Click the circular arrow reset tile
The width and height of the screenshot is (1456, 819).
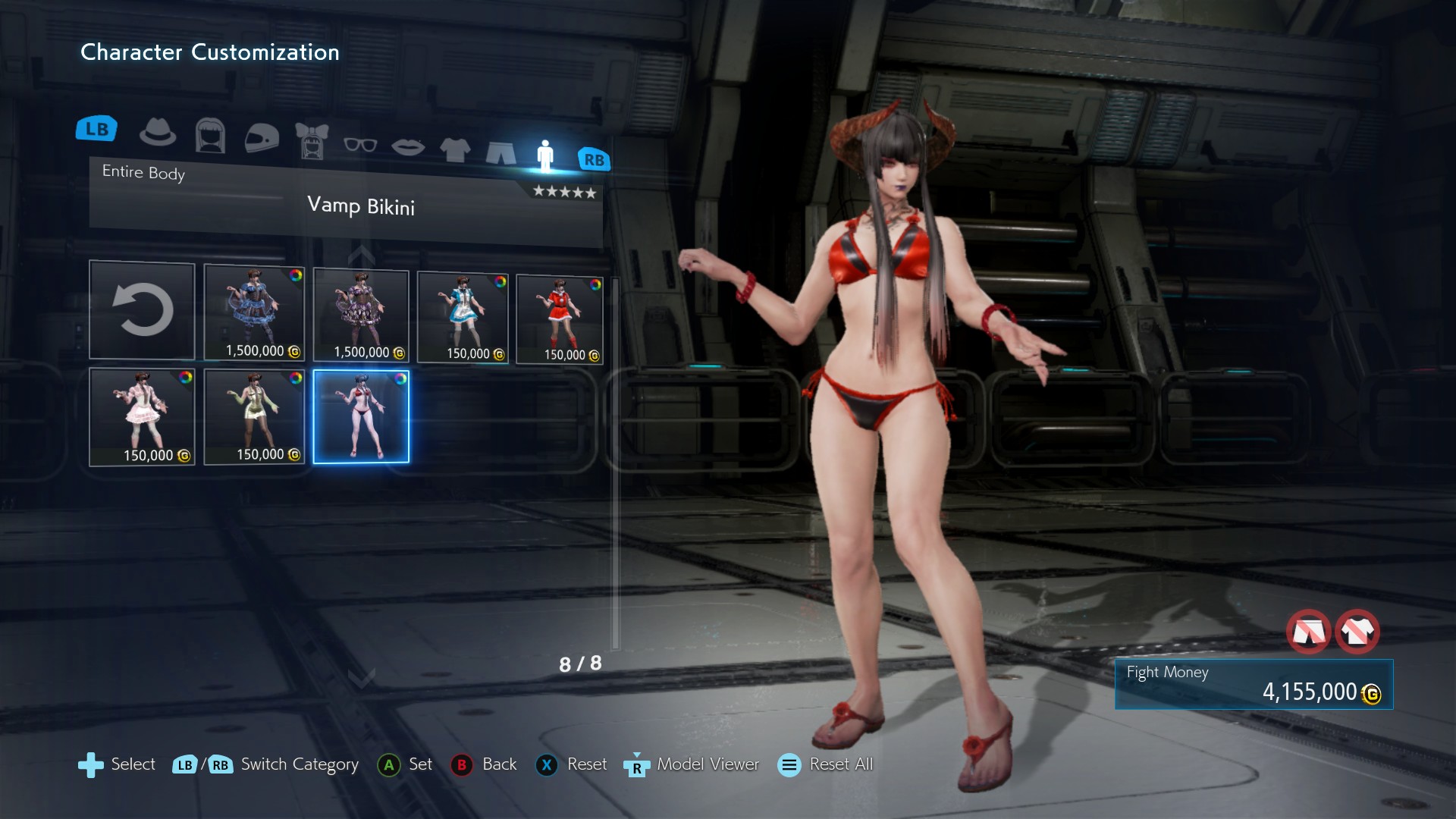coord(142,310)
